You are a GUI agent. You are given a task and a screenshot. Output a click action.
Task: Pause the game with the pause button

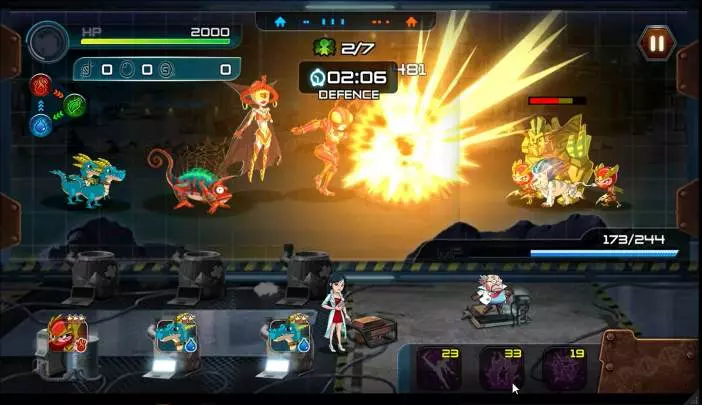(x=657, y=42)
